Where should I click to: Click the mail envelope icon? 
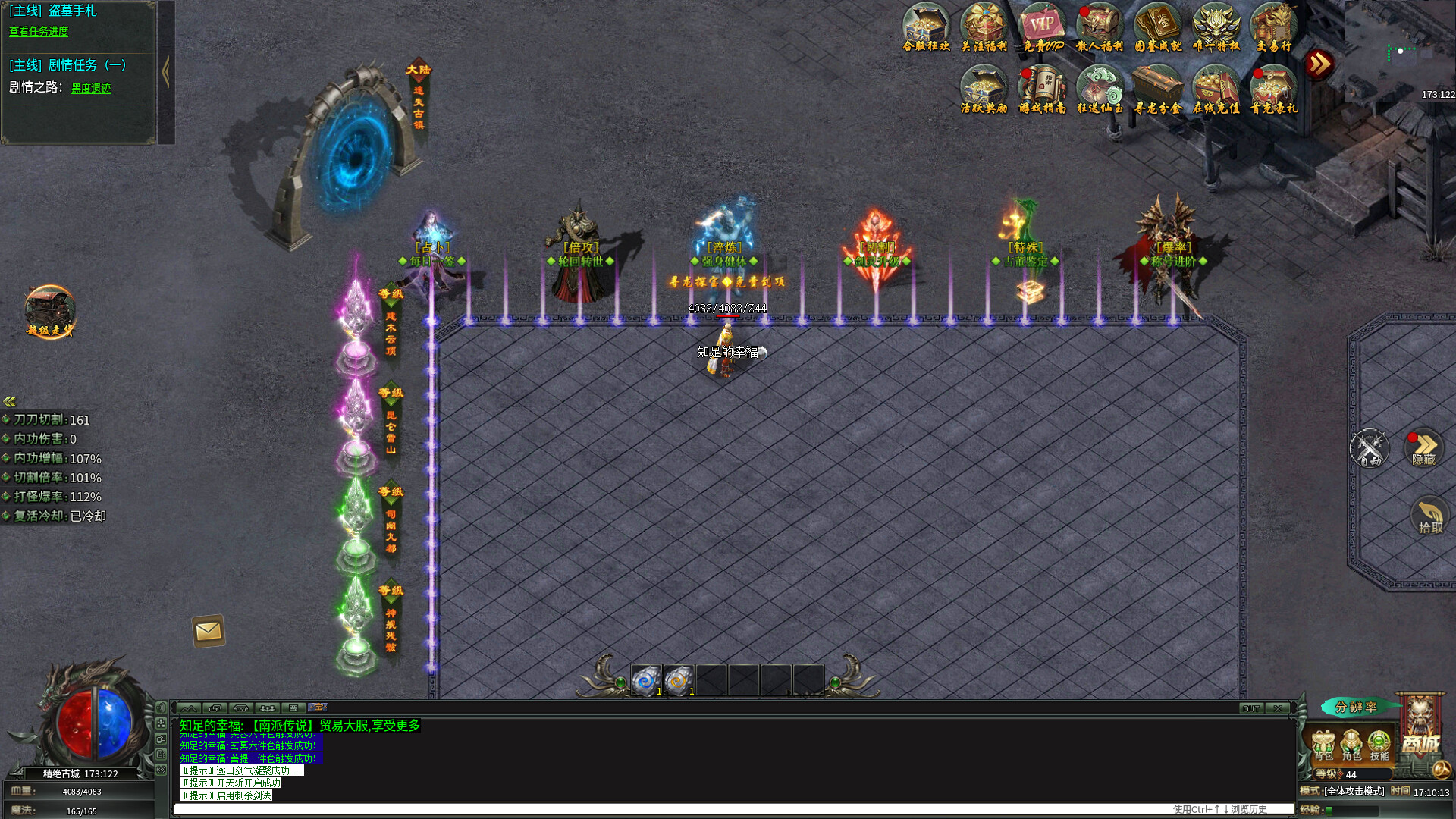pos(208,630)
